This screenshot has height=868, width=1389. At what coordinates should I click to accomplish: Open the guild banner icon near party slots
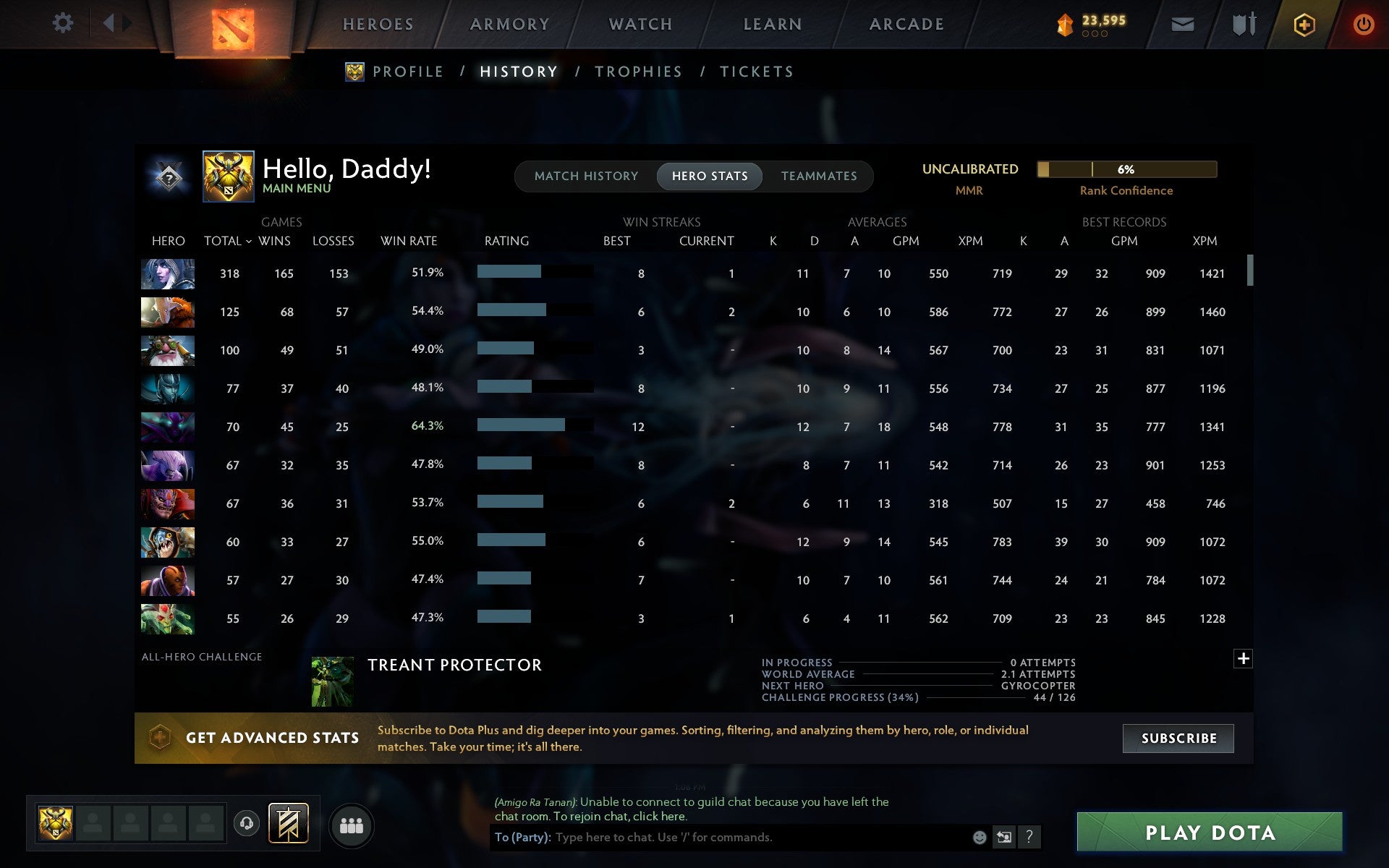point(288,823)
